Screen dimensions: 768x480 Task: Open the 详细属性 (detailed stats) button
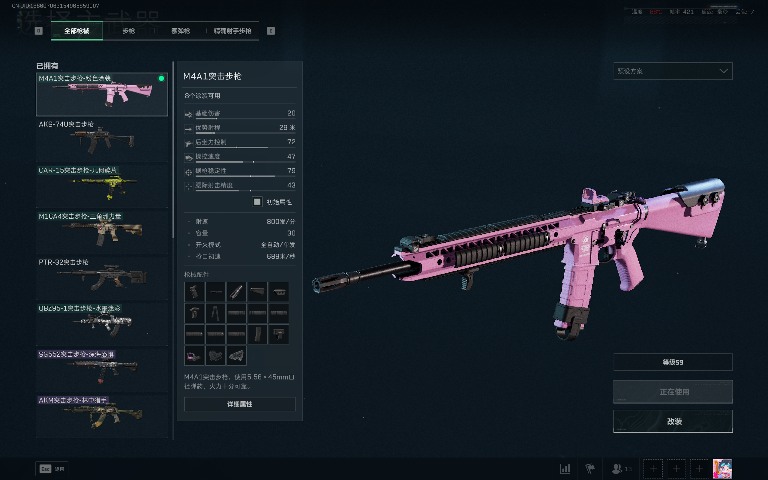[240, 404]
